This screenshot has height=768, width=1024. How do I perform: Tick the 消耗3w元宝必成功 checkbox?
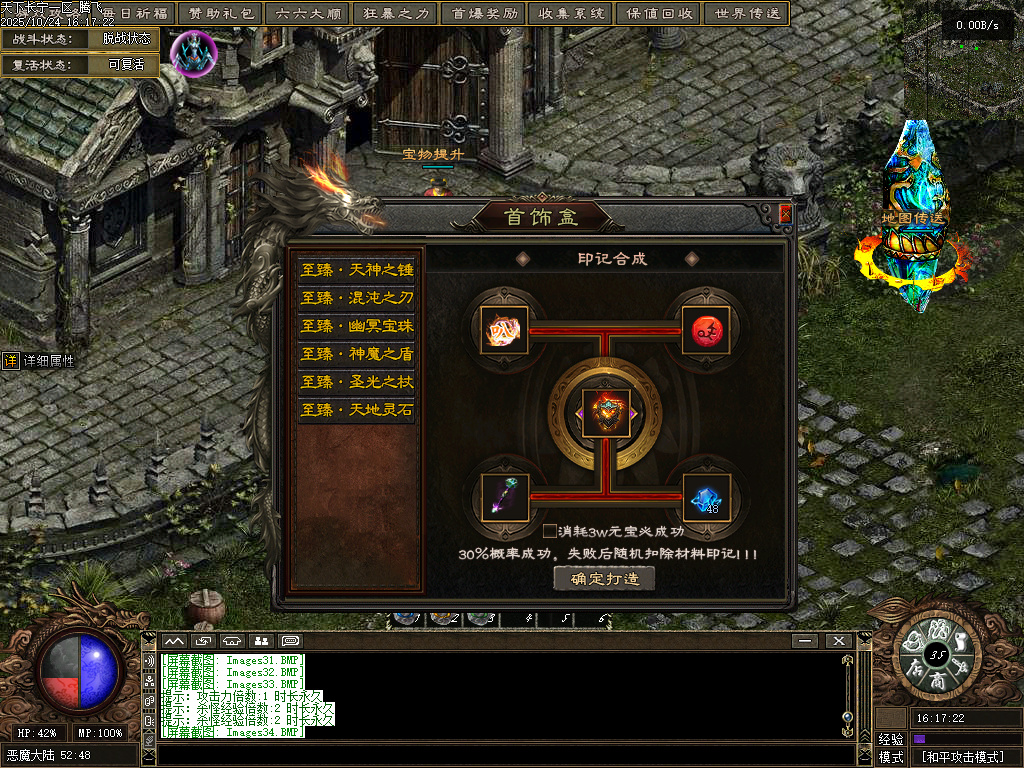pos(550,531)
